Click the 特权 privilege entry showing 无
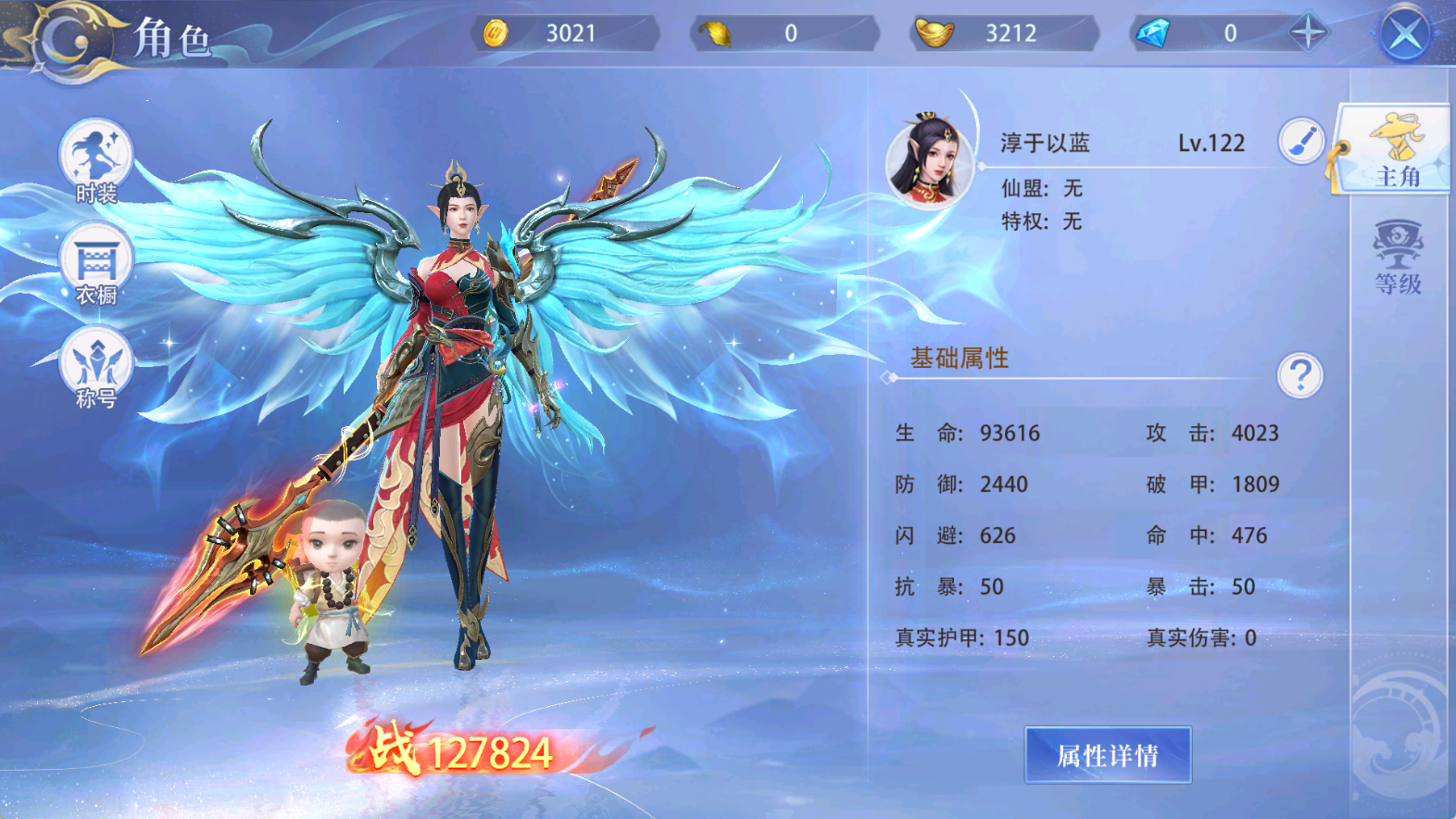This screenshot has height=819, width=1456. click(1042, 222)
